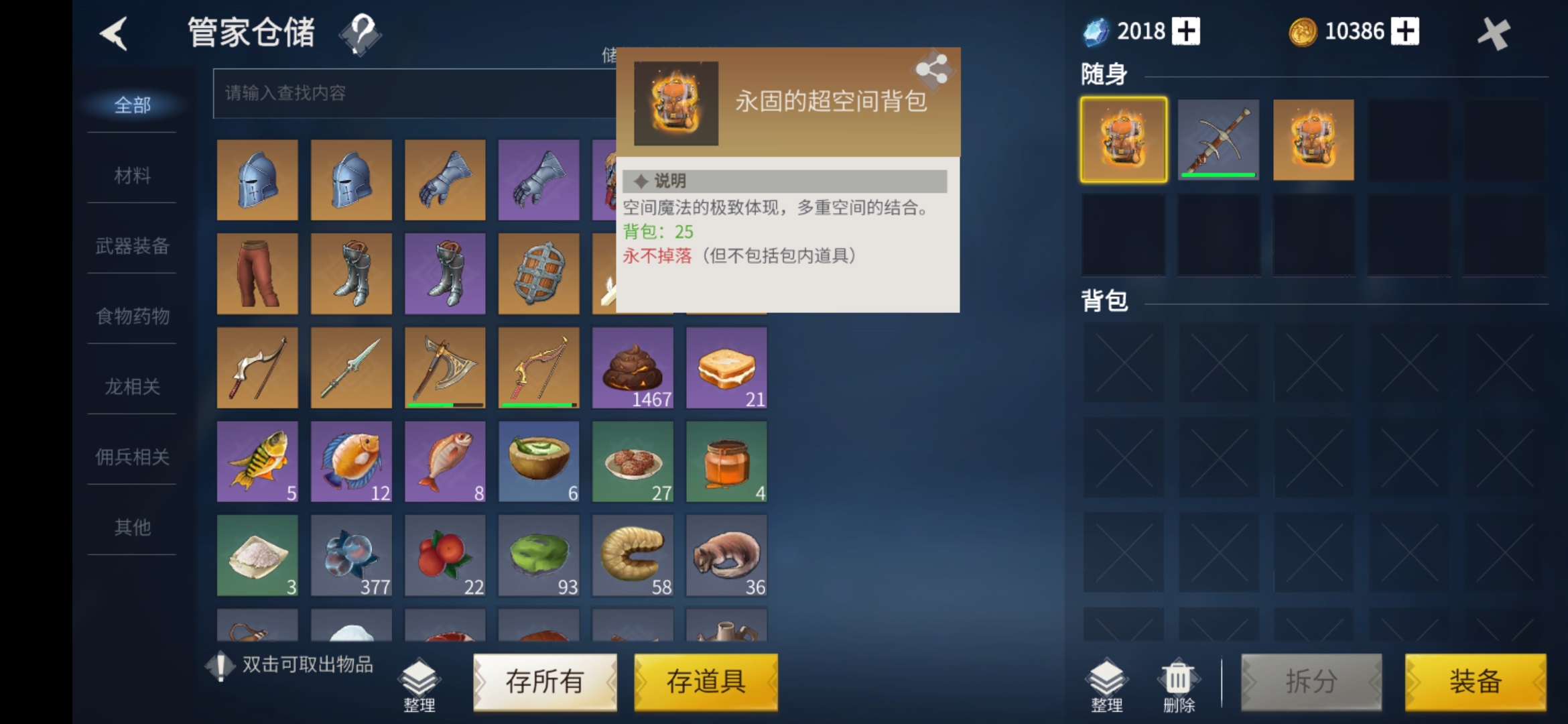The width and height of the screenshot is (1568, 724).
Task: Open the 龙相关 category
Action: pyautogui.click(x=131, y=387)
